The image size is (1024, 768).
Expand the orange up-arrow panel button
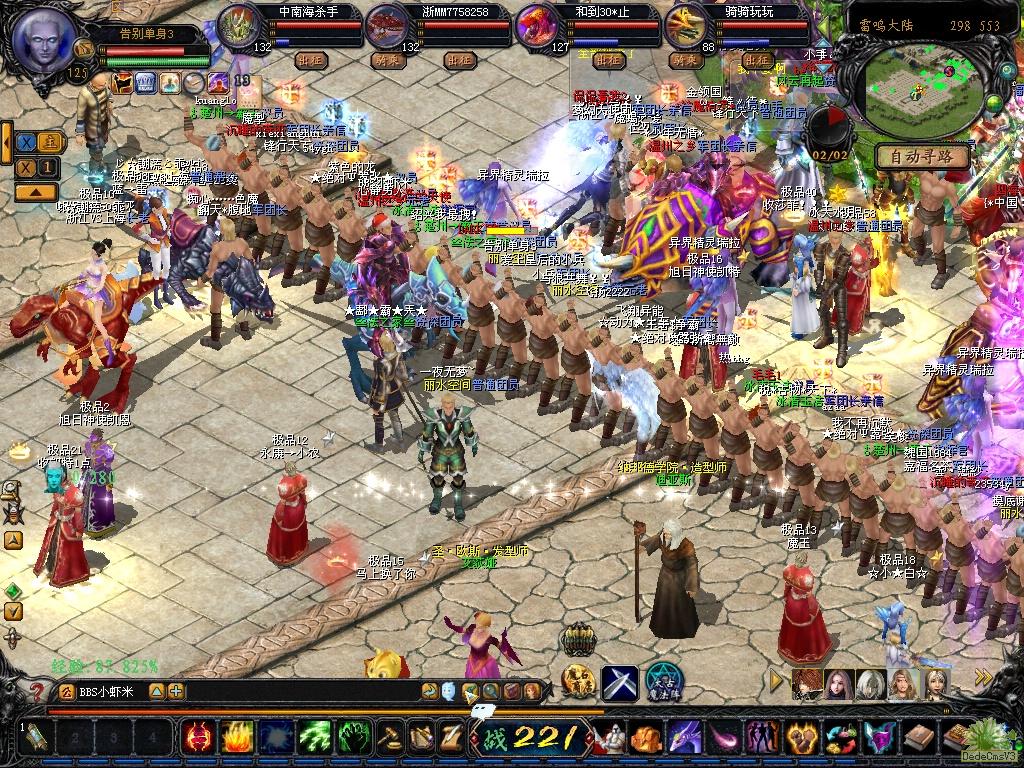[x=35, y=192]
